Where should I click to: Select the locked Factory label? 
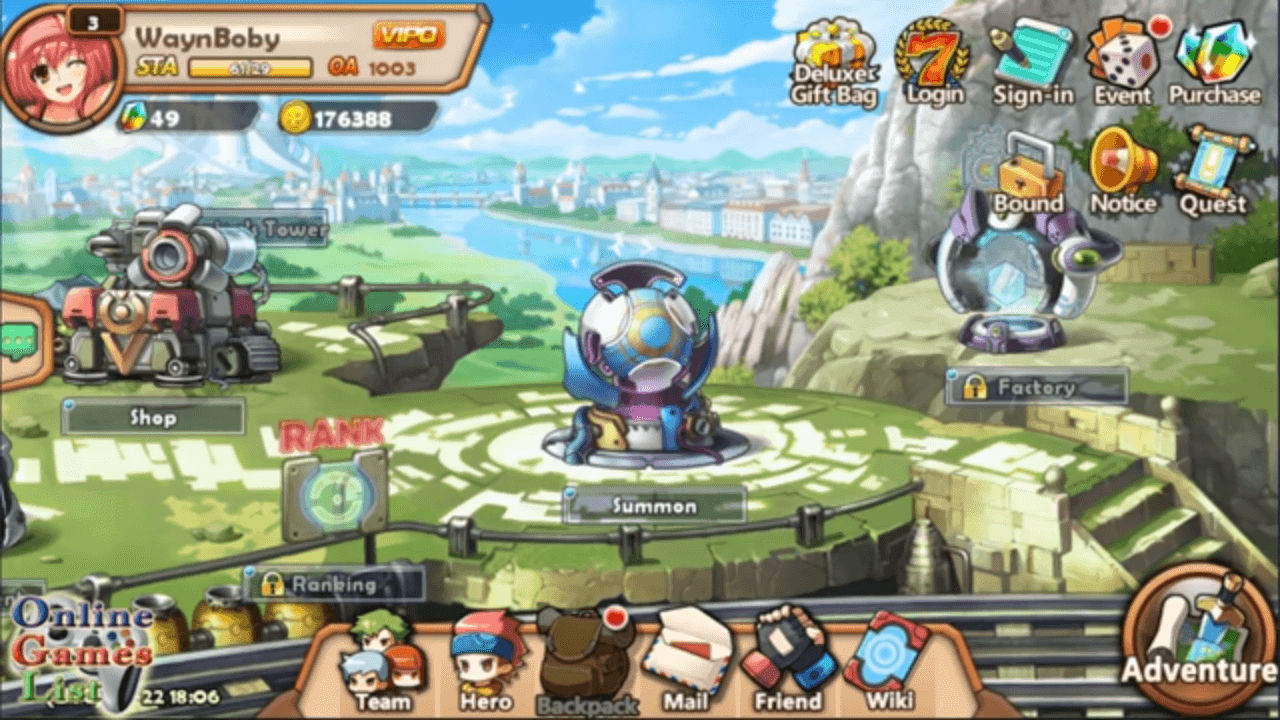1035,387
